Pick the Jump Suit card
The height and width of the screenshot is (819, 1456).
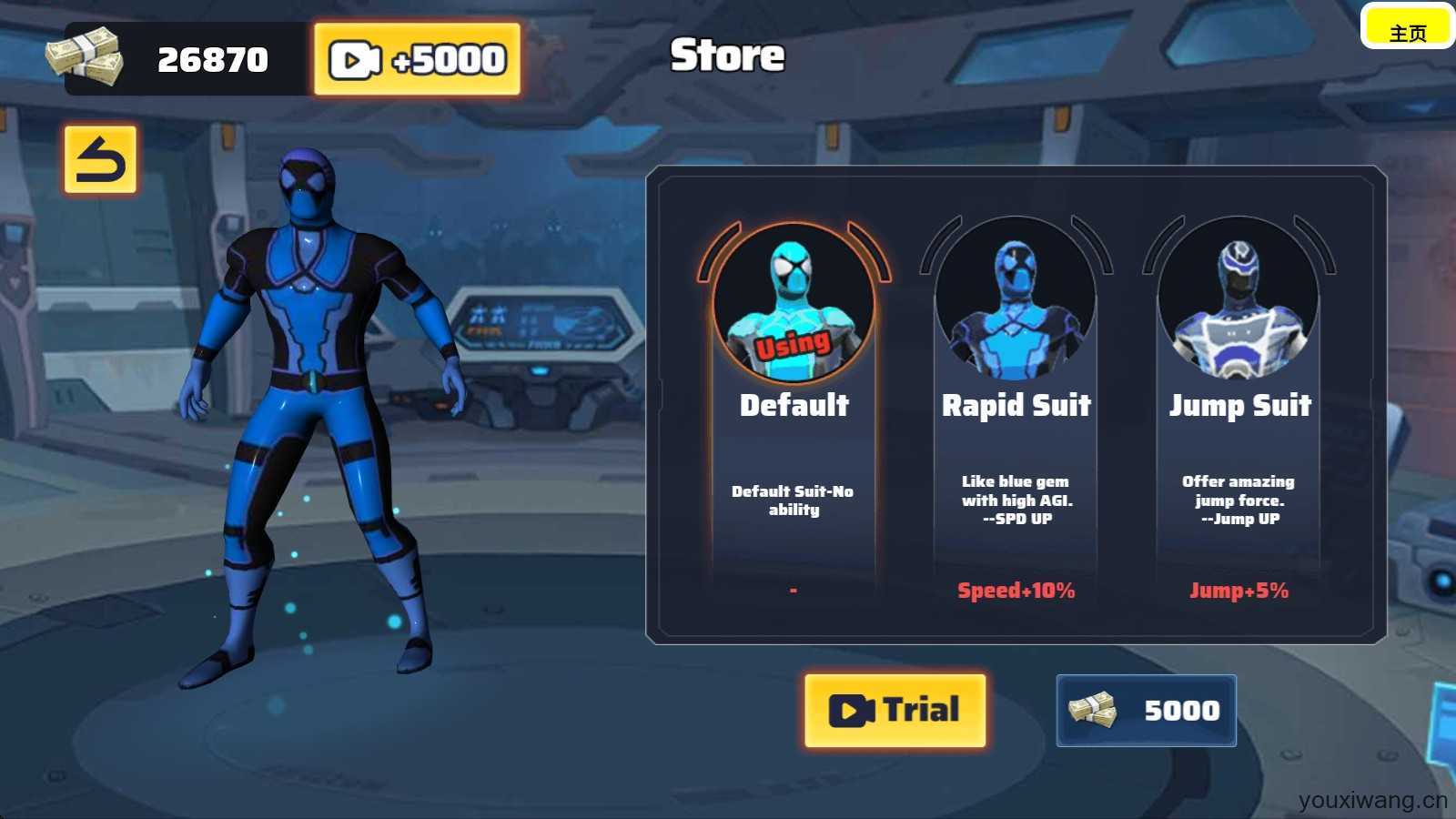[x=1239, y=409]
